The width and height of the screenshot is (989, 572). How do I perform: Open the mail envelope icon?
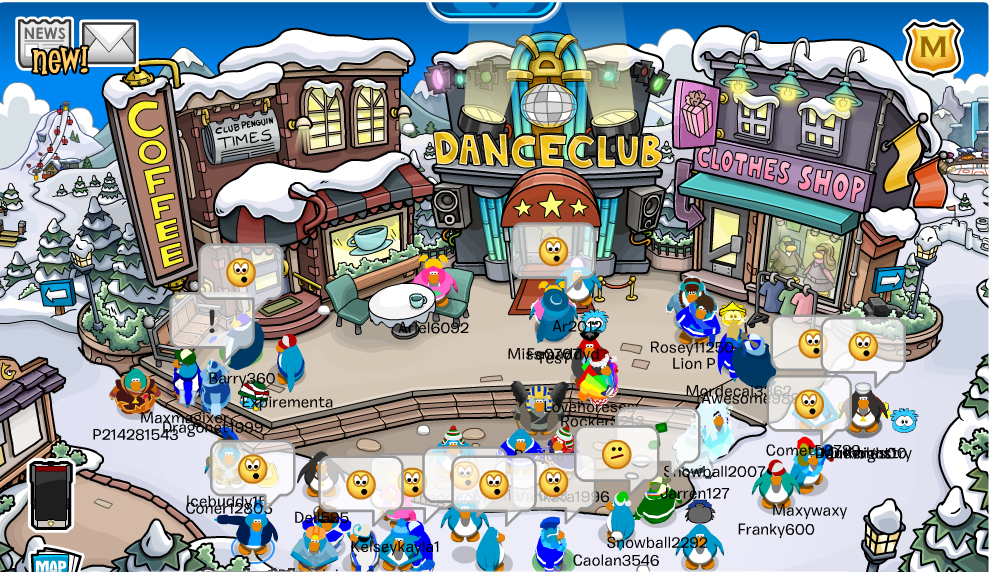click(109, 42)
